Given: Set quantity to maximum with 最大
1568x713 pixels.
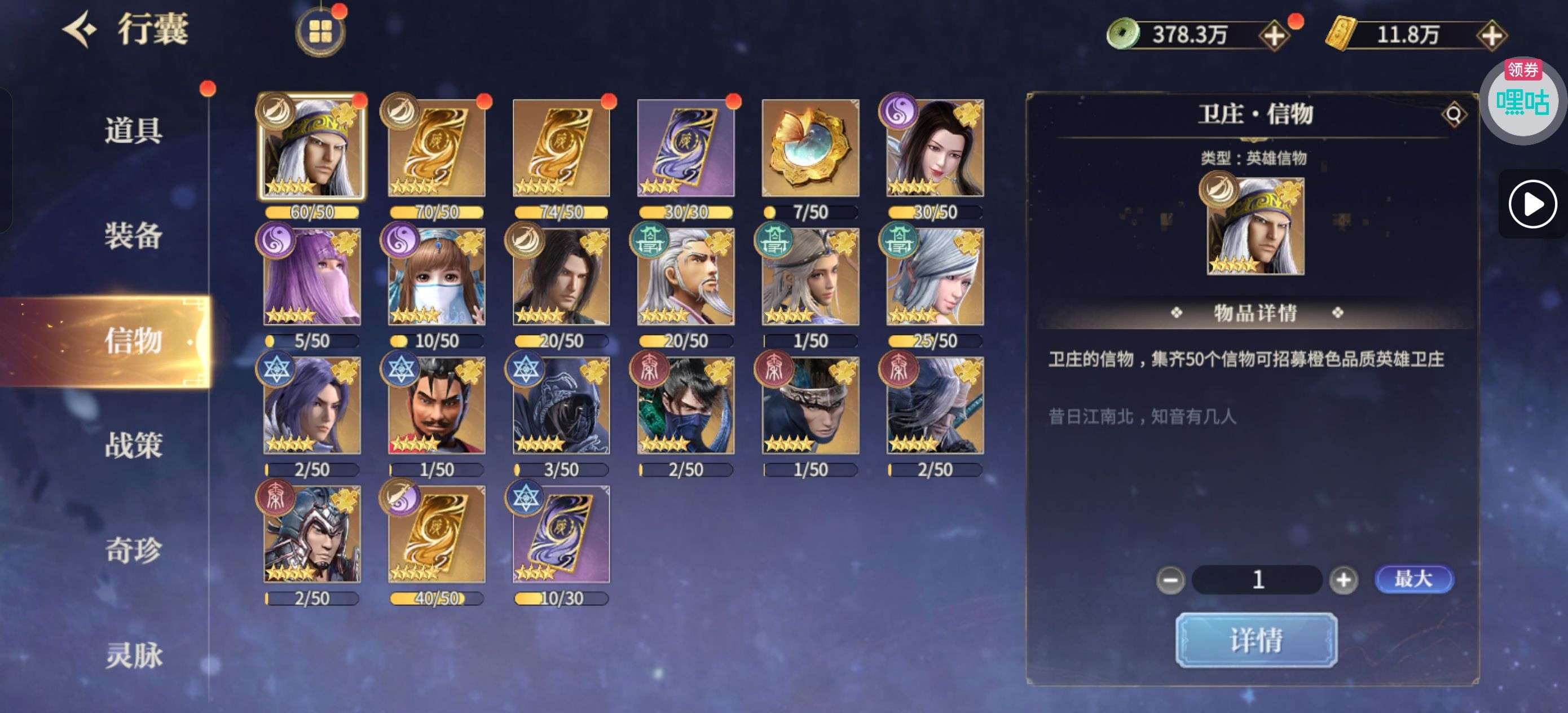Looking at the screenshot, I should [1413, 578].
